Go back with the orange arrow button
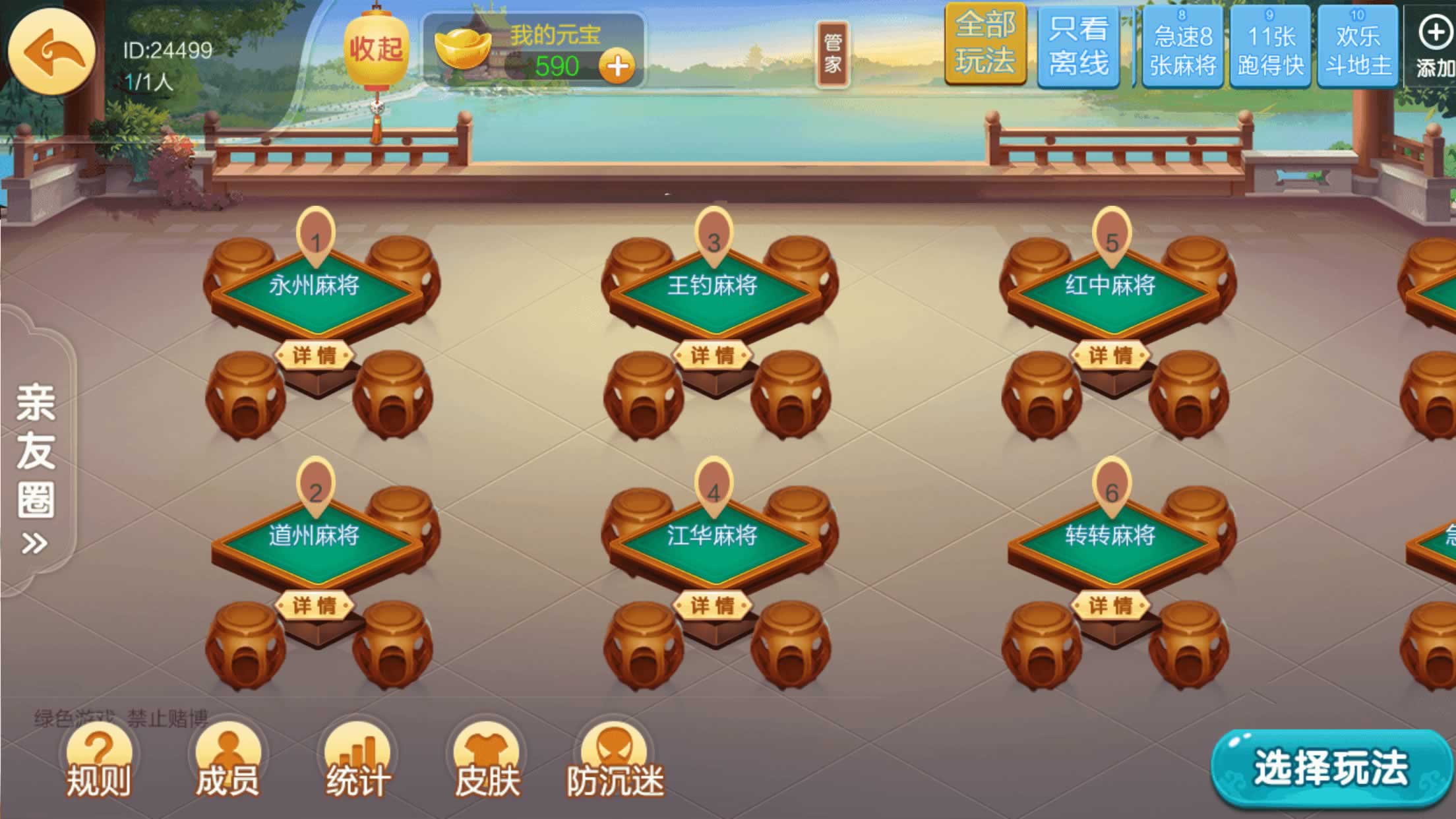Image resolution: width=1456 pixels, height=819 pixels. [51, 51]
